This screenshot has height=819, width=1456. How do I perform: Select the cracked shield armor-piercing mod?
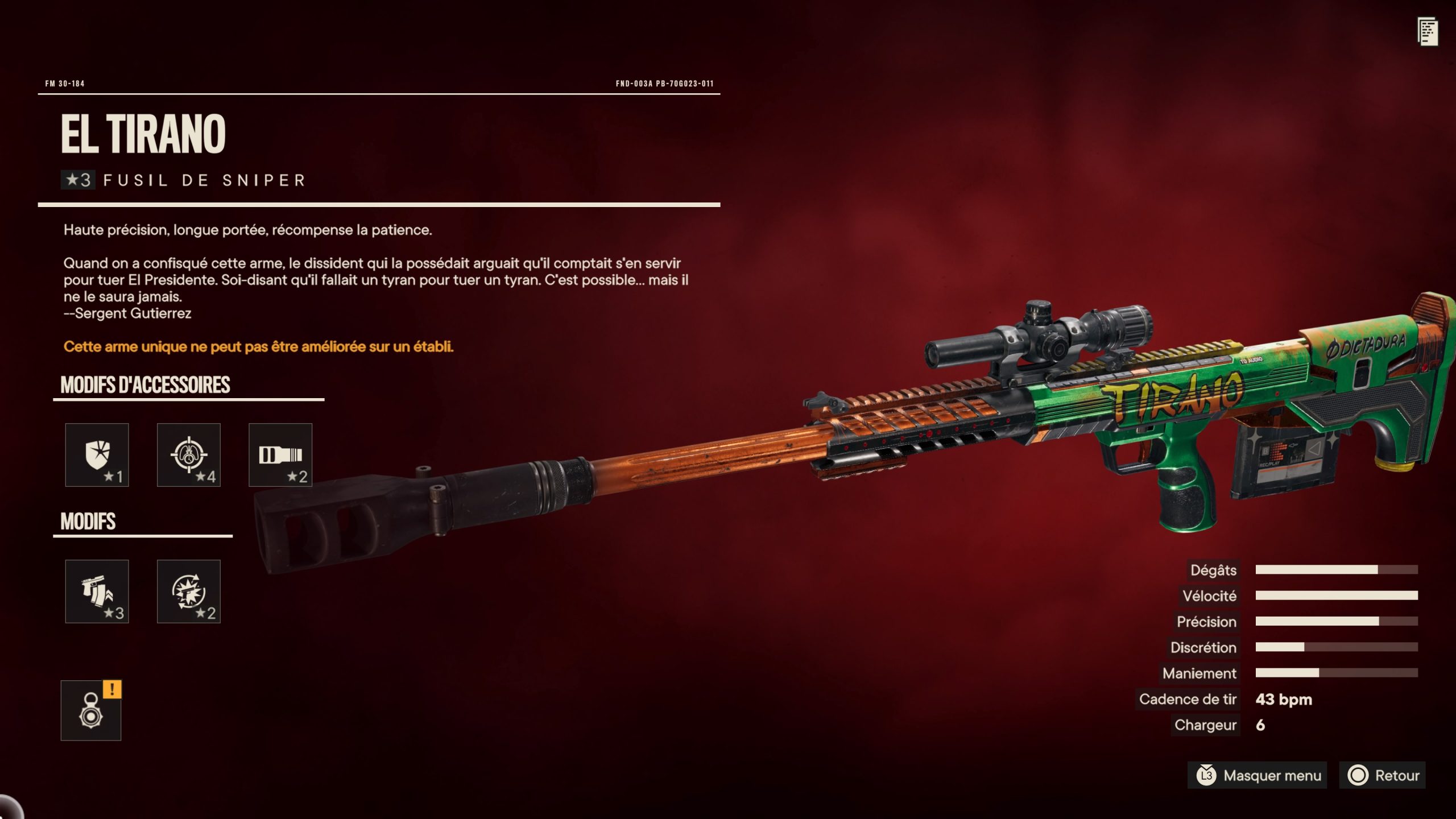click(x=97, y=454)
